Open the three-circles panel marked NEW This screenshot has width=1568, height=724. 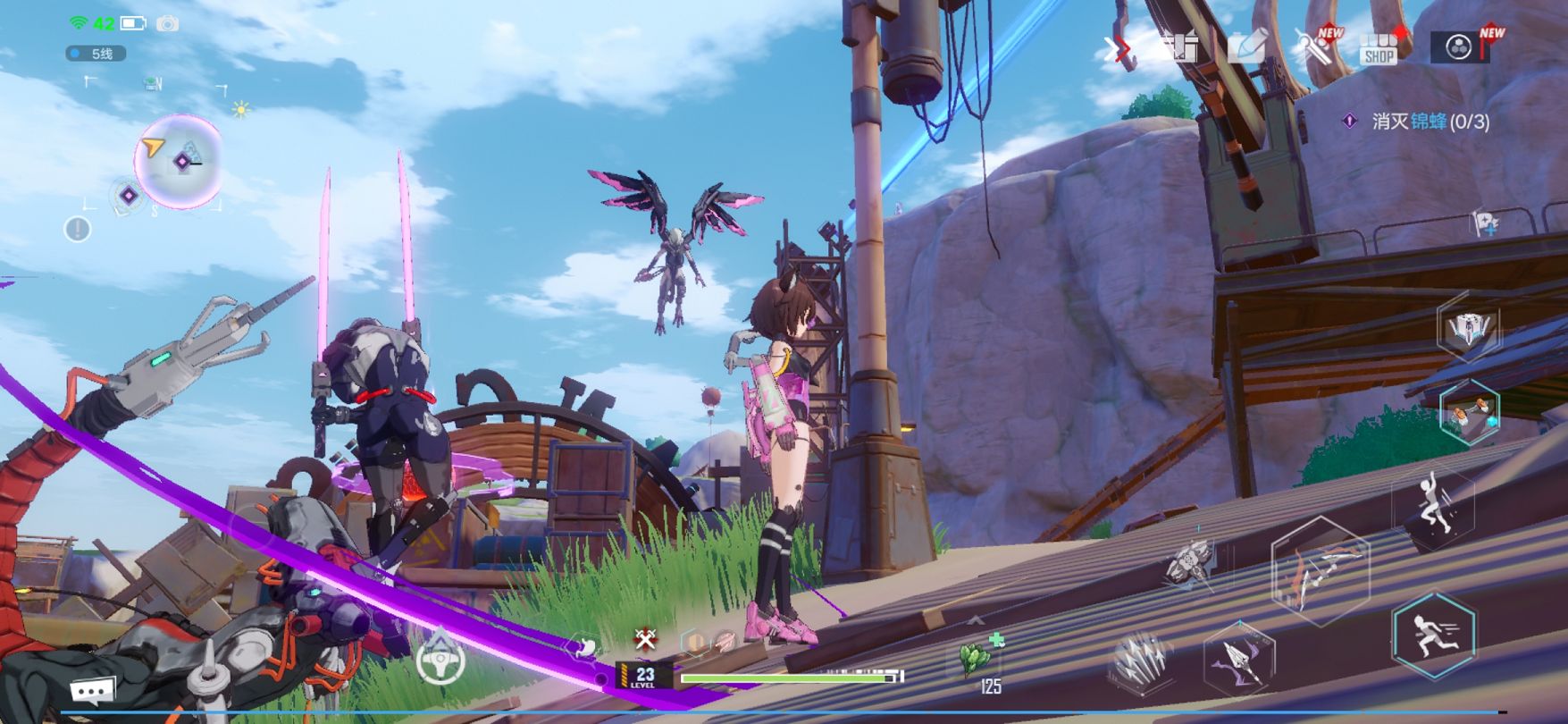[x=1460, y=46]
